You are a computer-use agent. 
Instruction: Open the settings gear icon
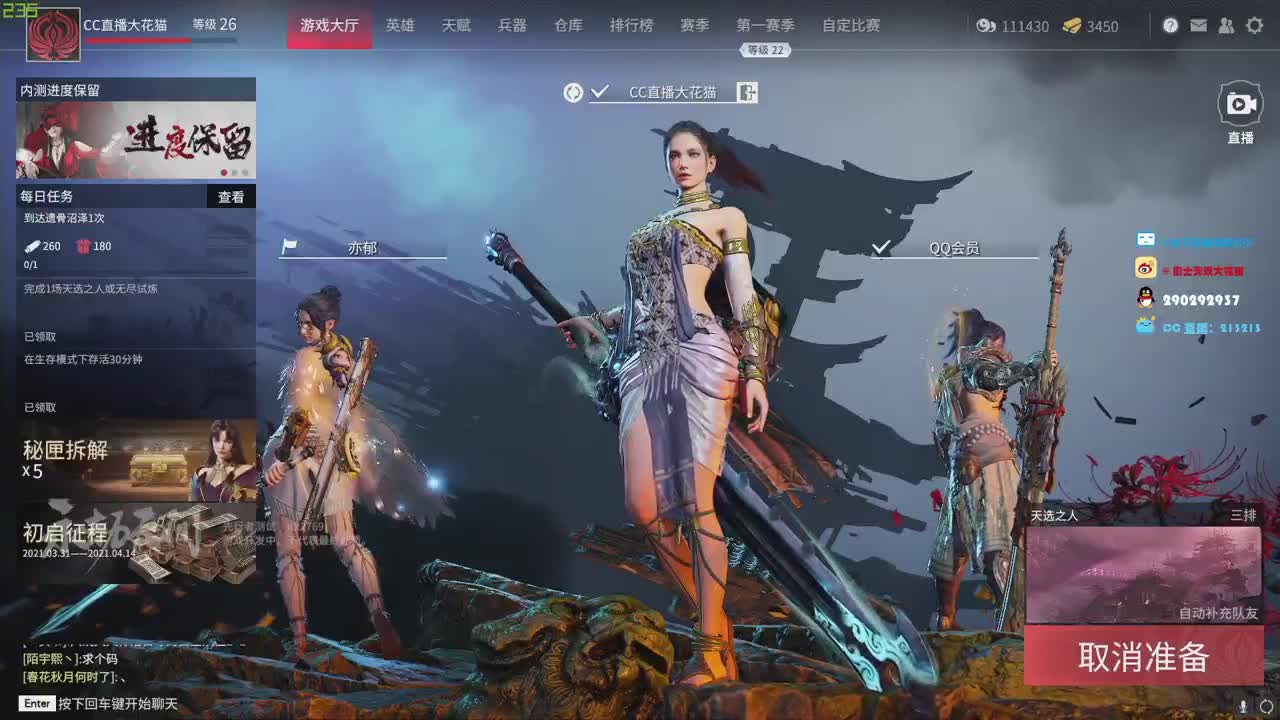[x=1254, y=25]
